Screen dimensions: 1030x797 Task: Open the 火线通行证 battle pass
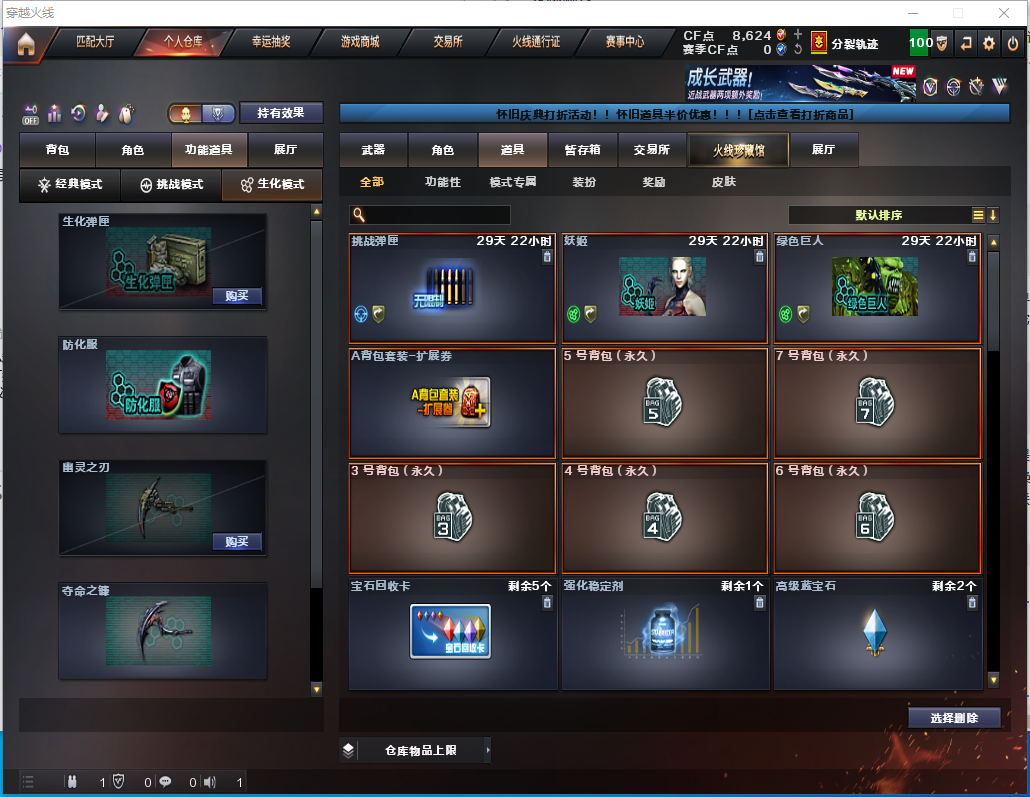tap(536, 43)
